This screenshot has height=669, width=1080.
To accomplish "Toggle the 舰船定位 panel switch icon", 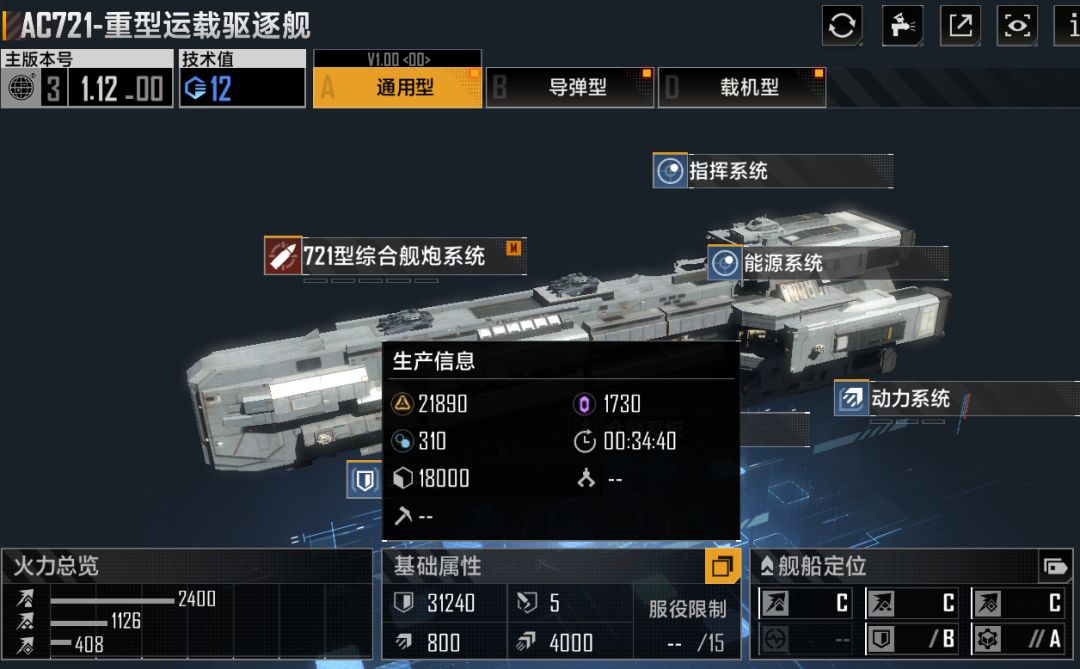I will coord(1055,567).
